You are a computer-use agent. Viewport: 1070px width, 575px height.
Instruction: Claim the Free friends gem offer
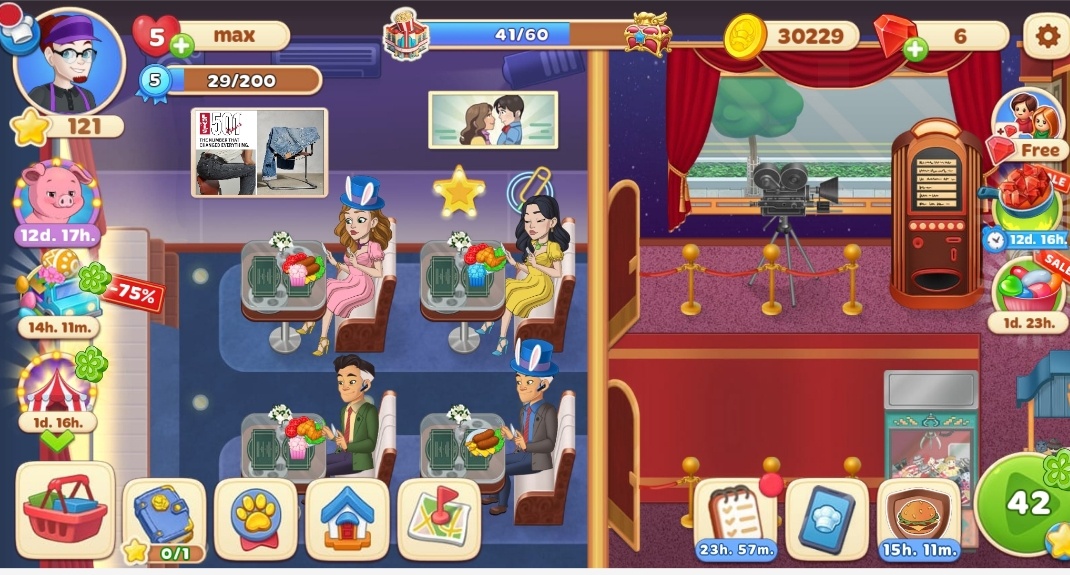pos(1029,127)
